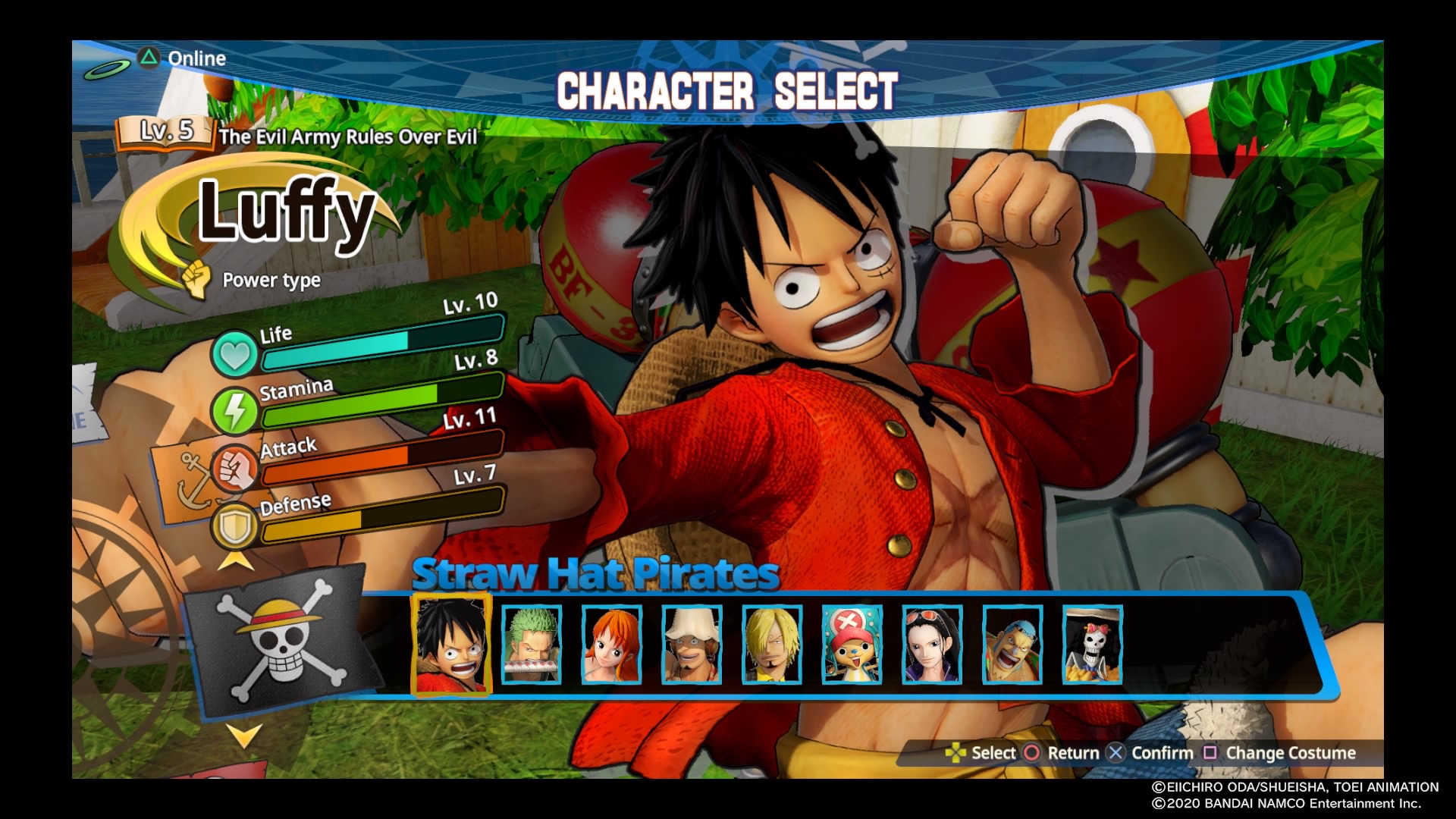Screen dimensions: 1456x819
Task: Select Robin's dark-haired portrait
Action: 932,645
